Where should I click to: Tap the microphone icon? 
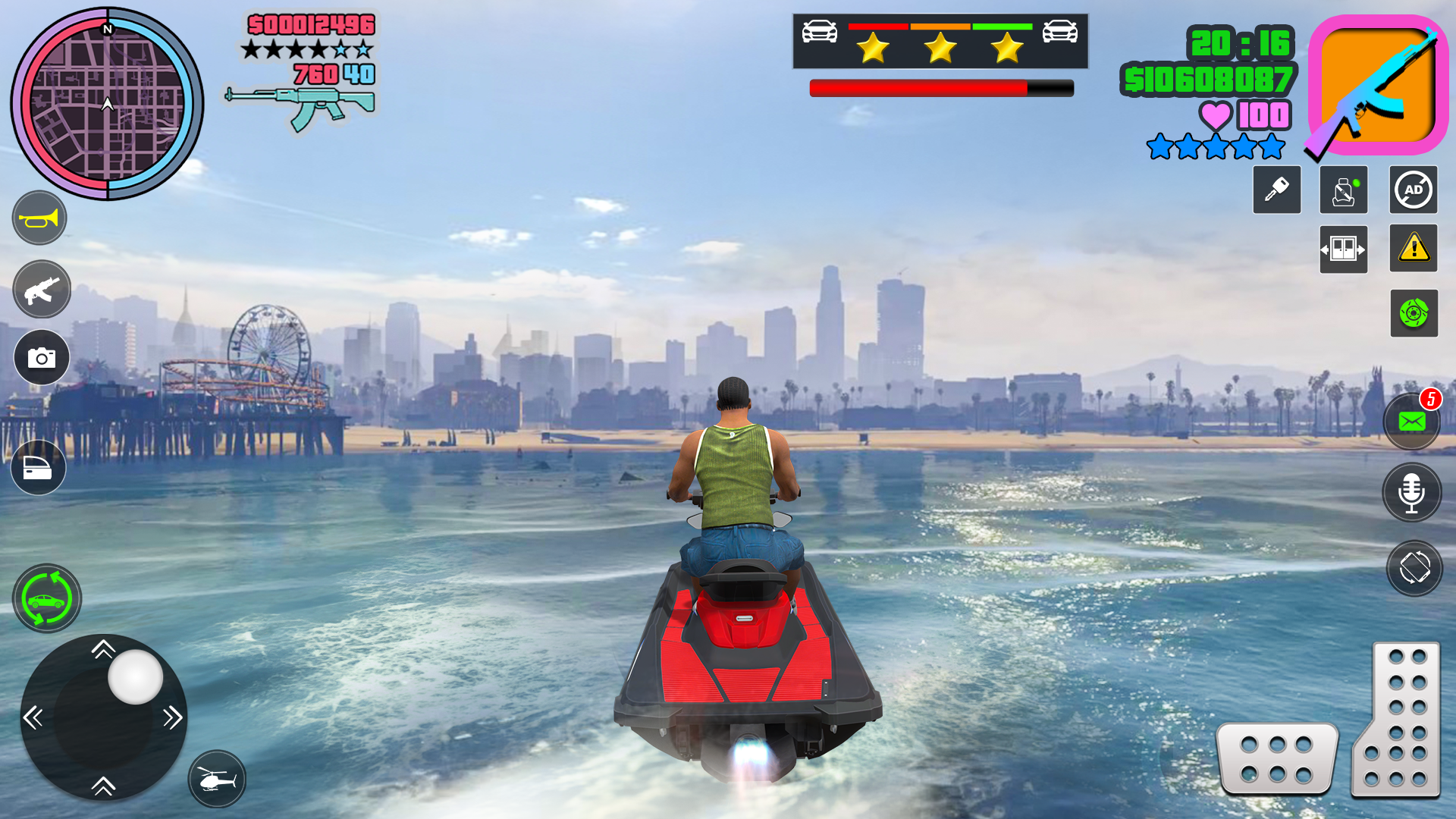coord(1411,491)
